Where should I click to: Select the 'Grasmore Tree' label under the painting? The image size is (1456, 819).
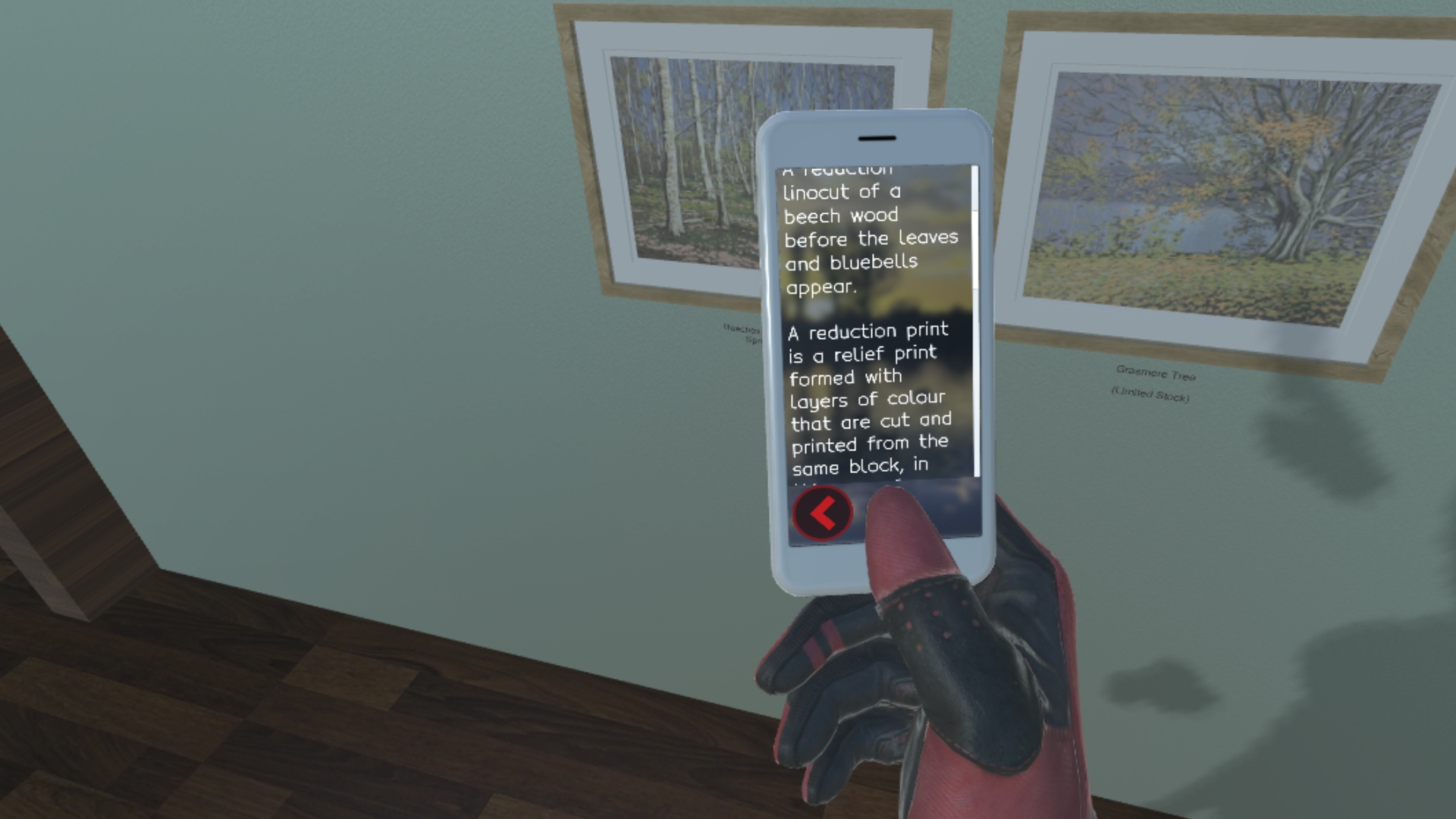click(1155, 373)
